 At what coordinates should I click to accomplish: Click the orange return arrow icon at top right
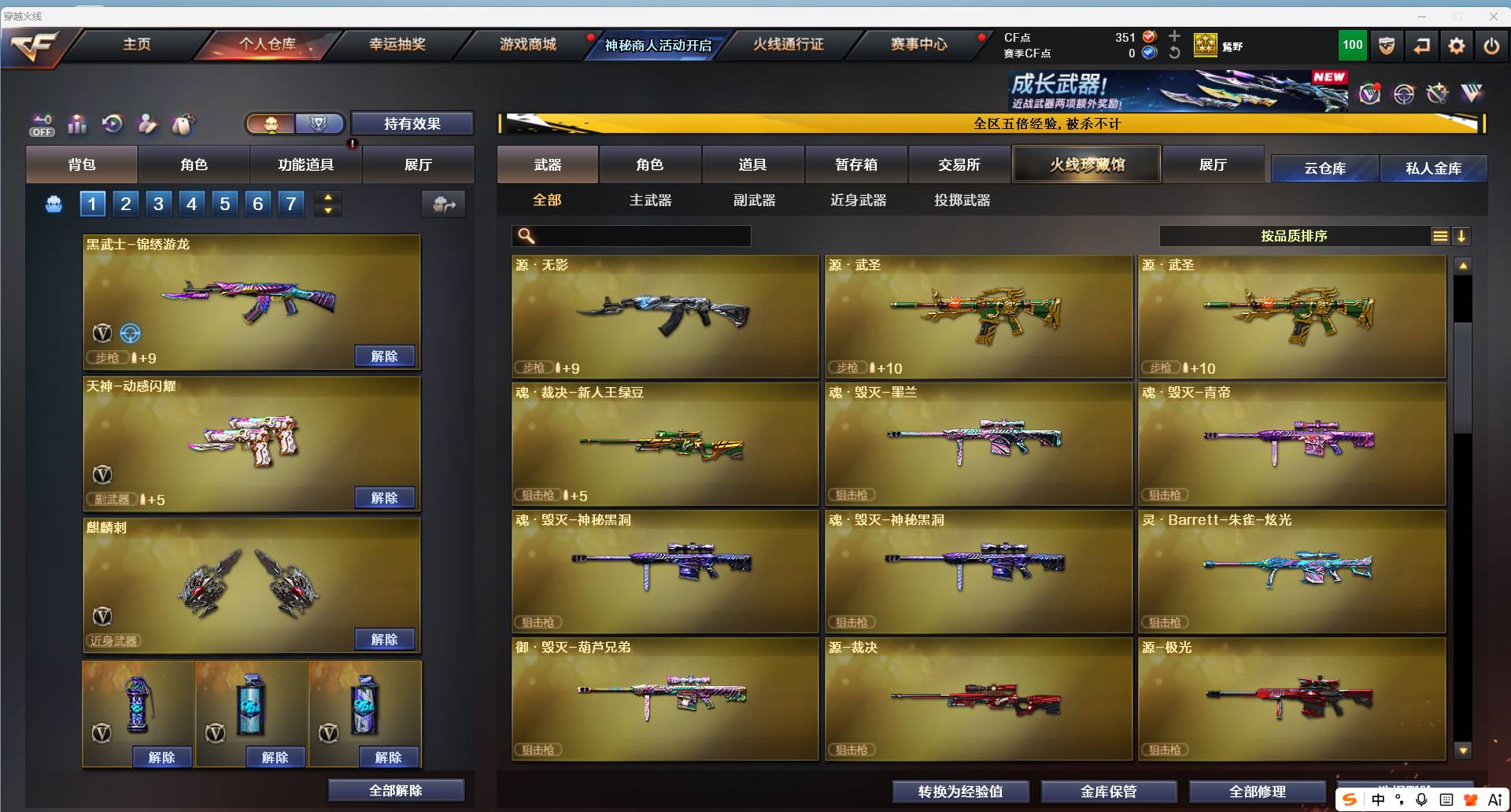pos(1421,45)
